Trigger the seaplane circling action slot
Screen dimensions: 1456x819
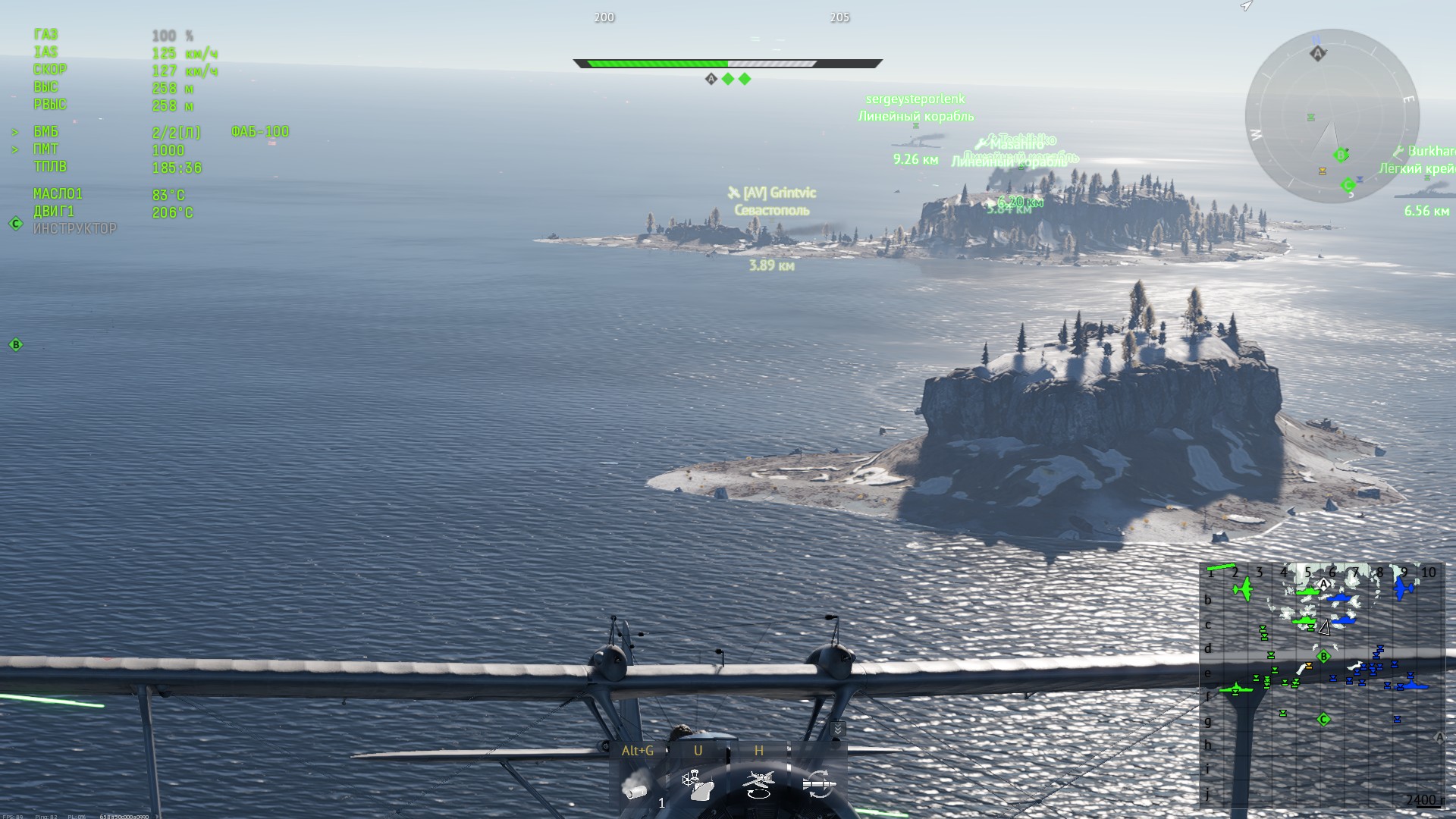point(758,784)
